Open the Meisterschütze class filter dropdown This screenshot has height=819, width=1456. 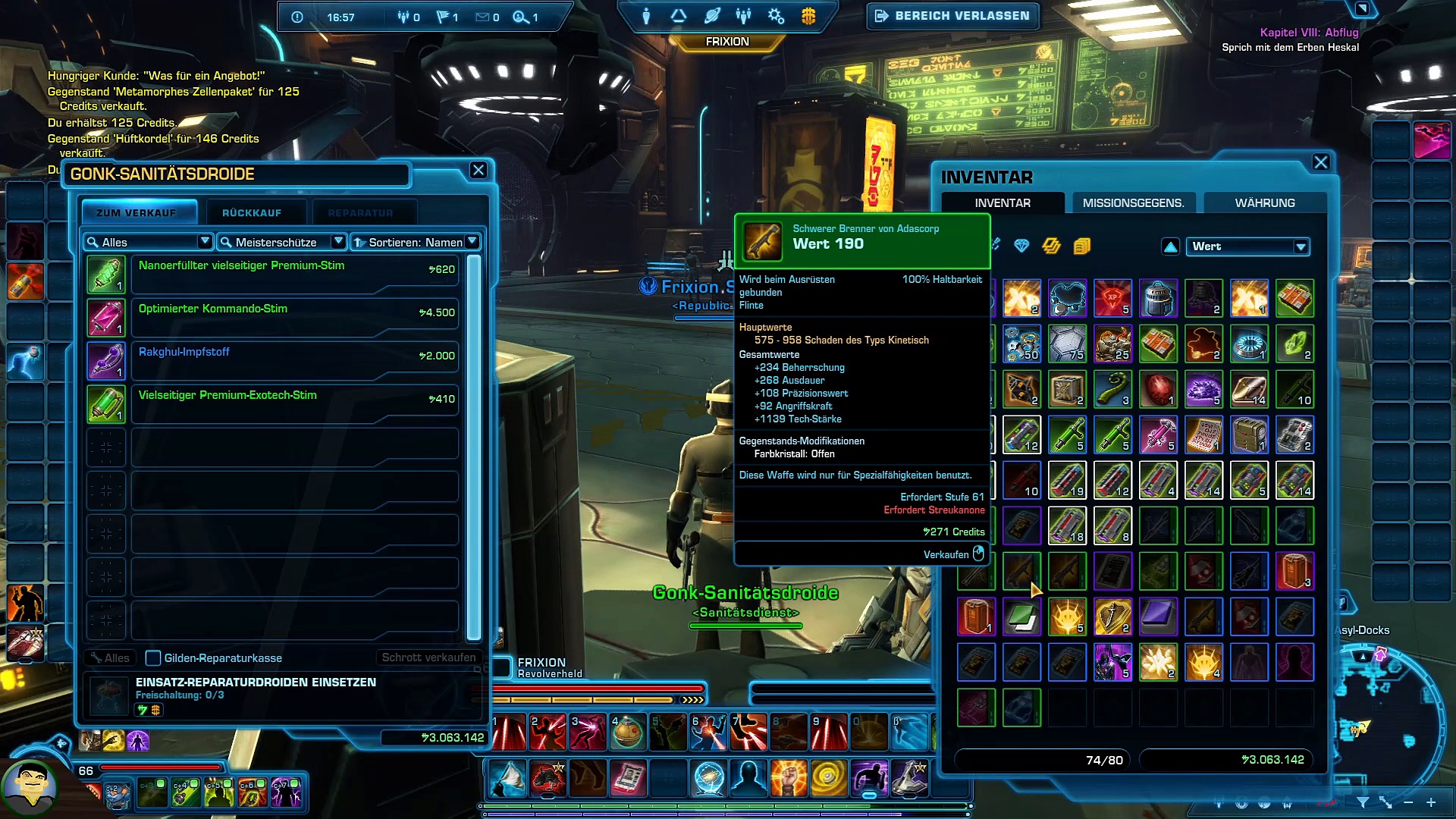tap(281, 242)
